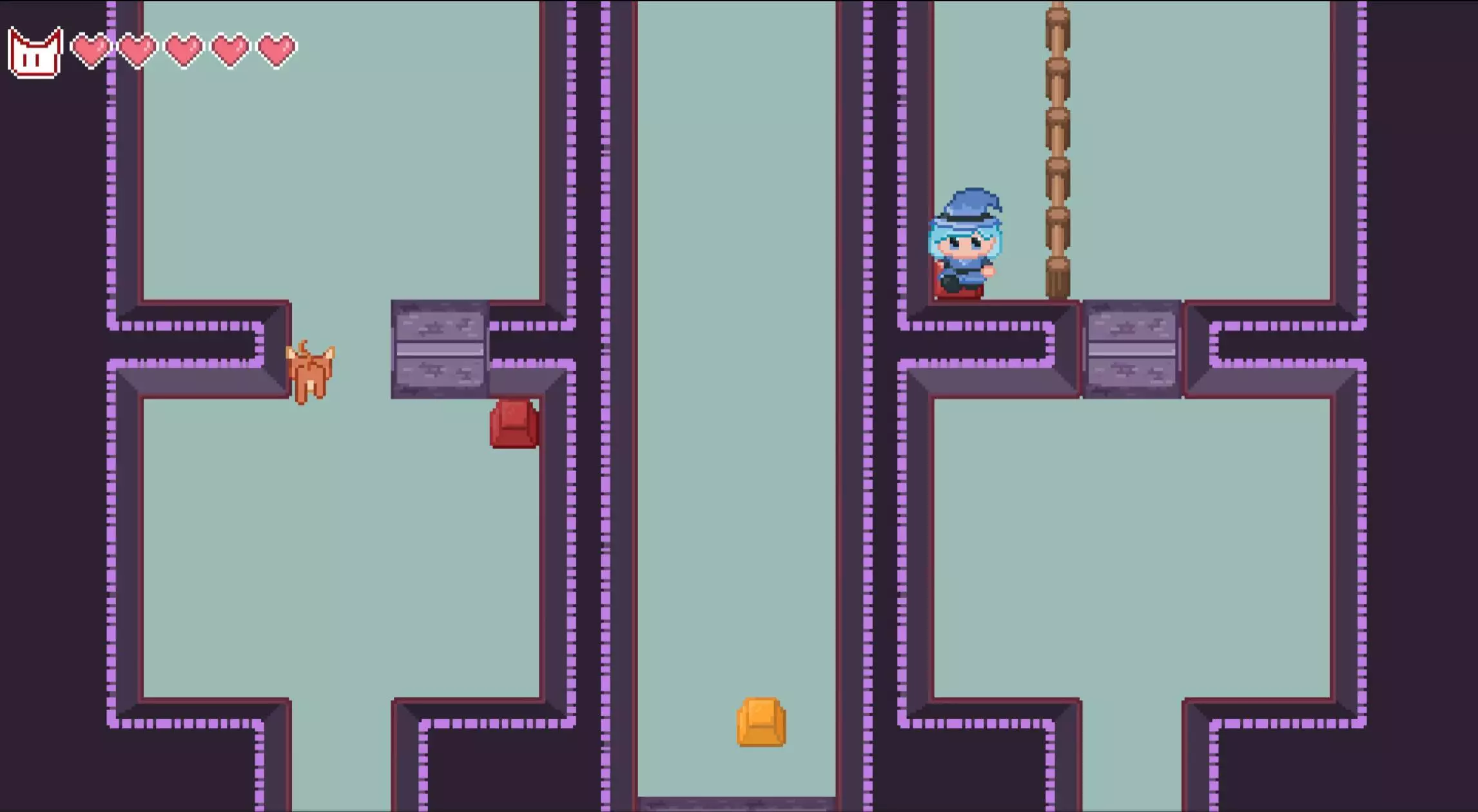Click the white cat icon in the HUD
Image resolution: width=1478 pixels, height=812 pixels.
35,53
